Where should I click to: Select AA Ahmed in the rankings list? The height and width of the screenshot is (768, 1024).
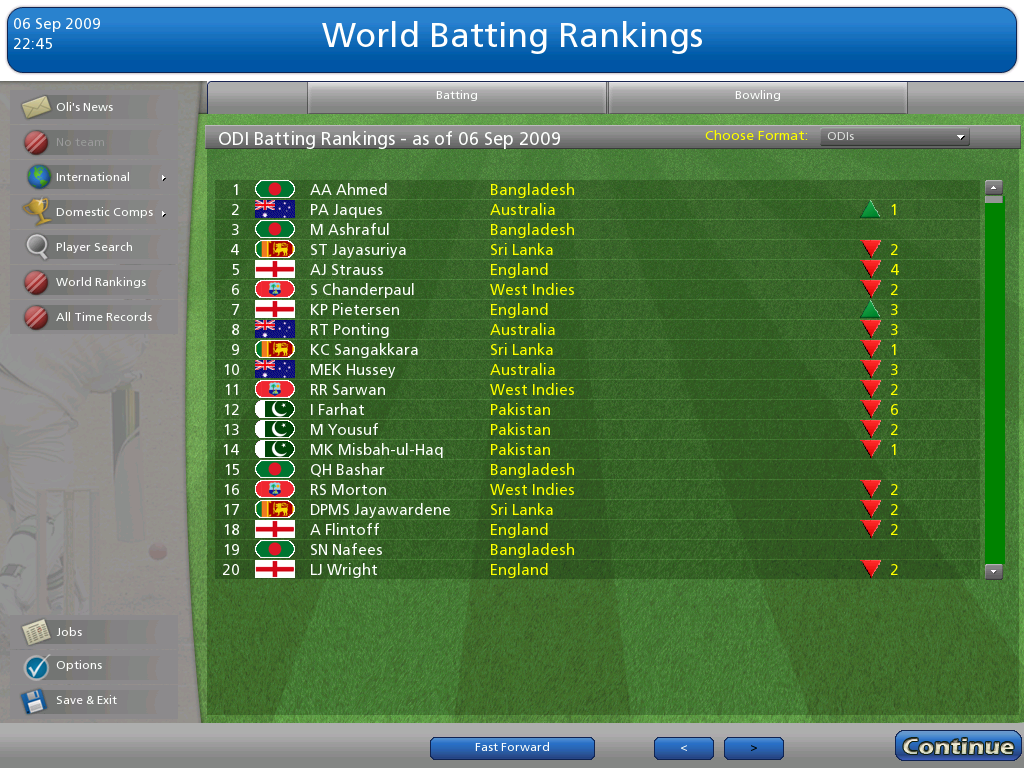coord(348,190)
